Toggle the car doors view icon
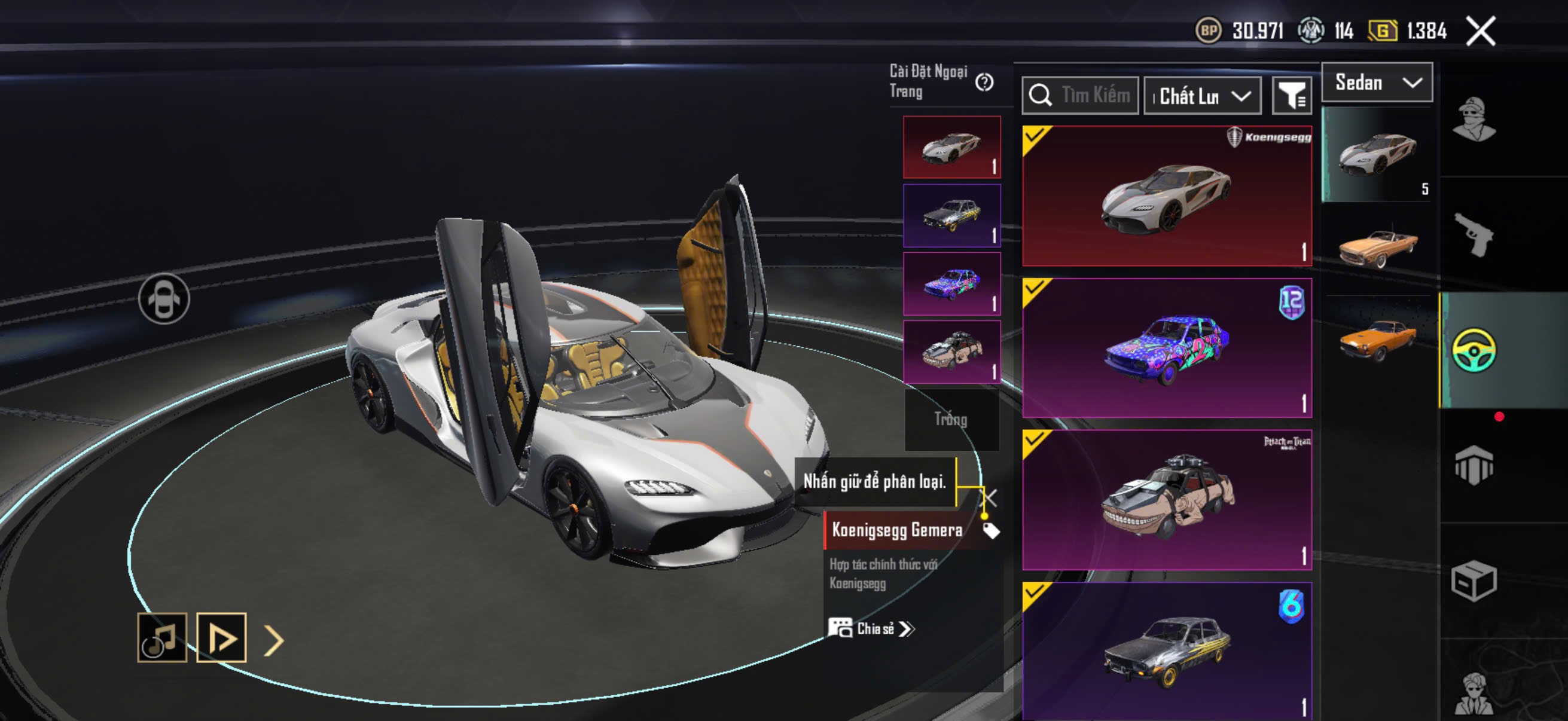Screen dimensions: 1568x721 [x=164, y=299]
